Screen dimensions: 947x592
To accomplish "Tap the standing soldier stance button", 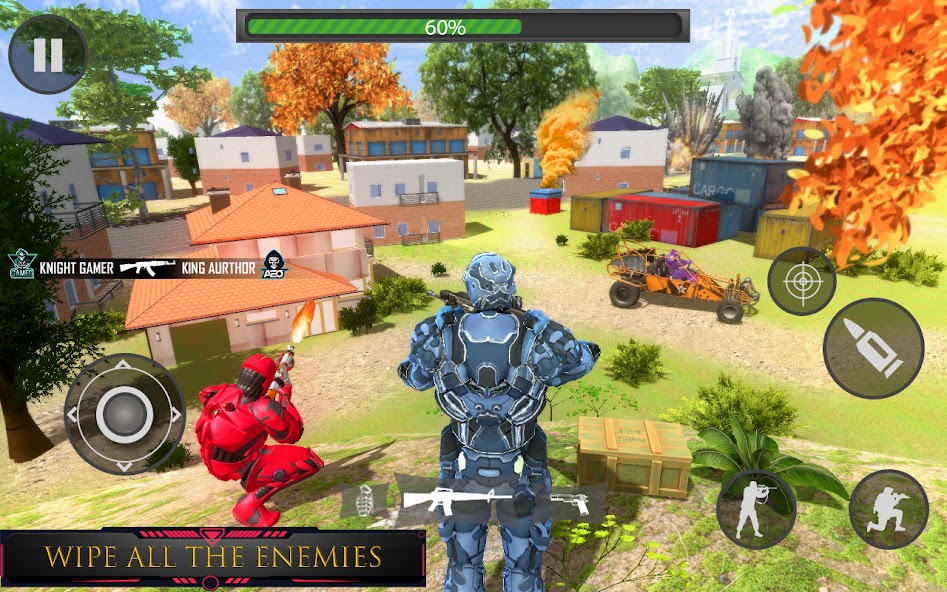I will [x=756, y=510].
